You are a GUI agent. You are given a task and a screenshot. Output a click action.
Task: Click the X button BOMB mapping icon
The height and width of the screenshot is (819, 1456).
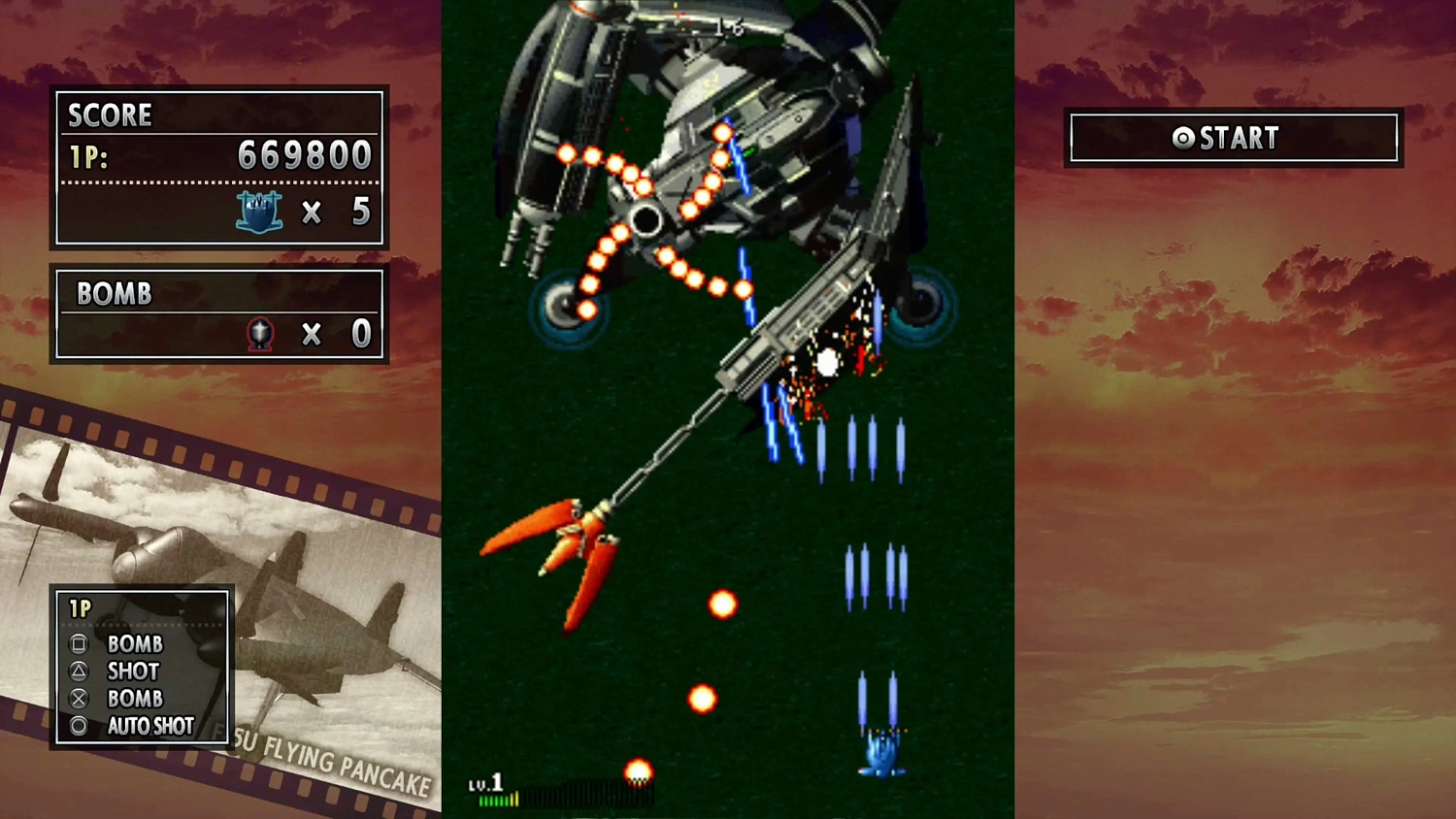point(79,698)
